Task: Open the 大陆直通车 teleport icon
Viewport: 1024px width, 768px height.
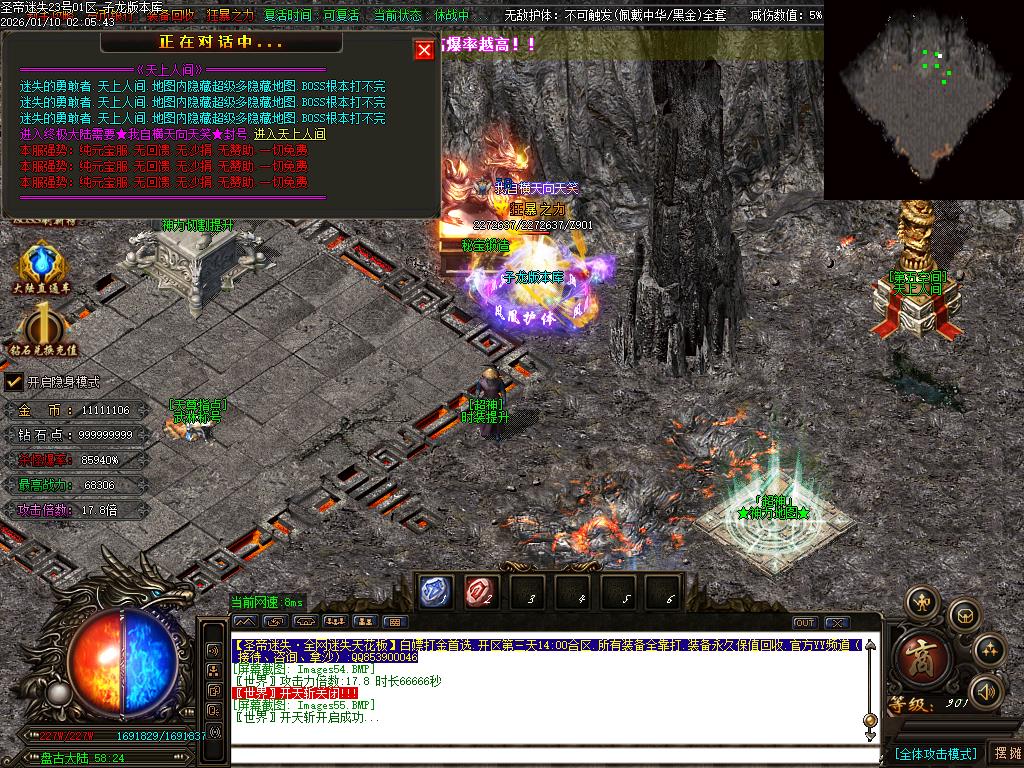Action: click(x=42, y=269)
